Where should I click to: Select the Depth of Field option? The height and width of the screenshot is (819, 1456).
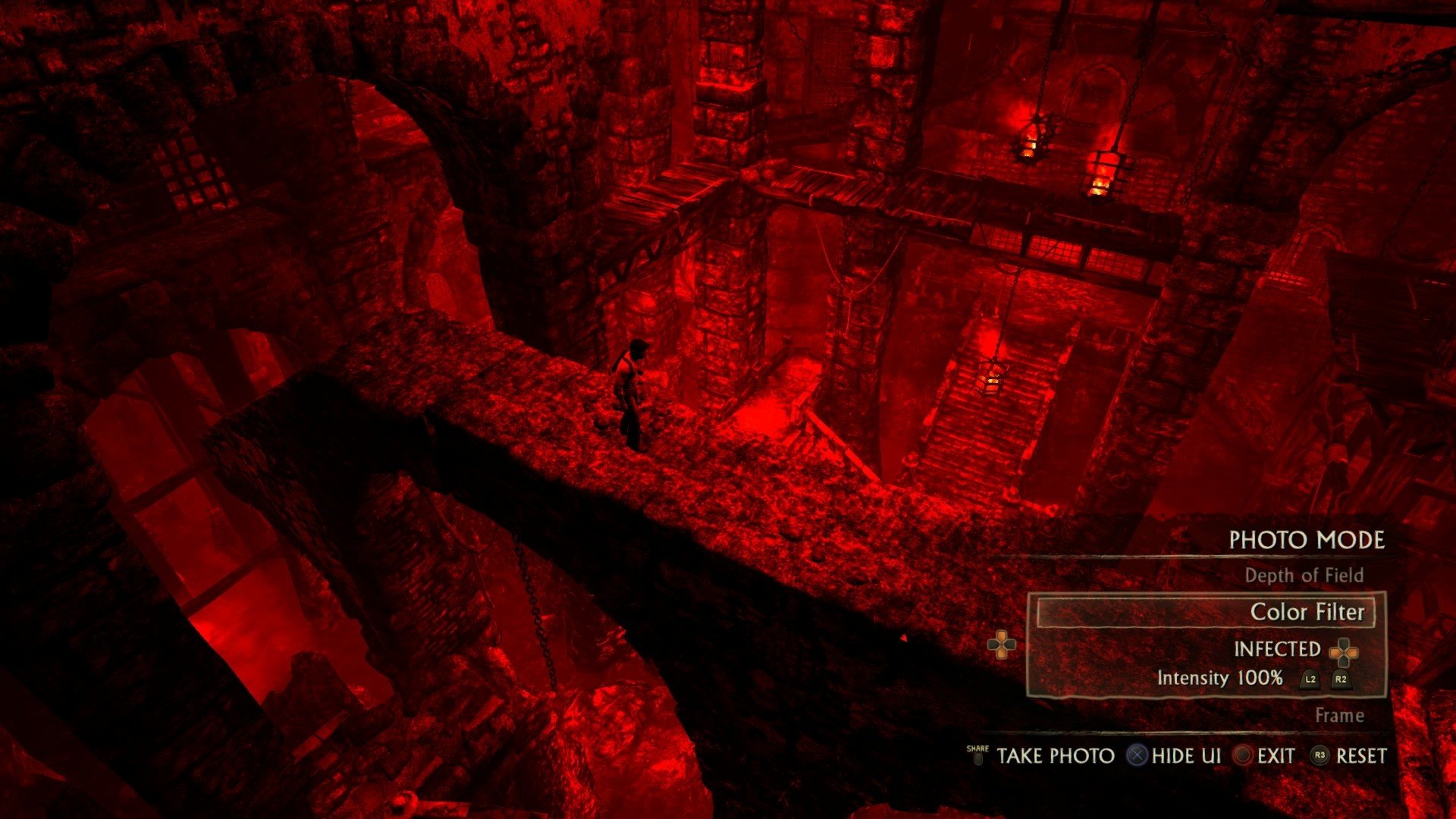coord(1304,576)
